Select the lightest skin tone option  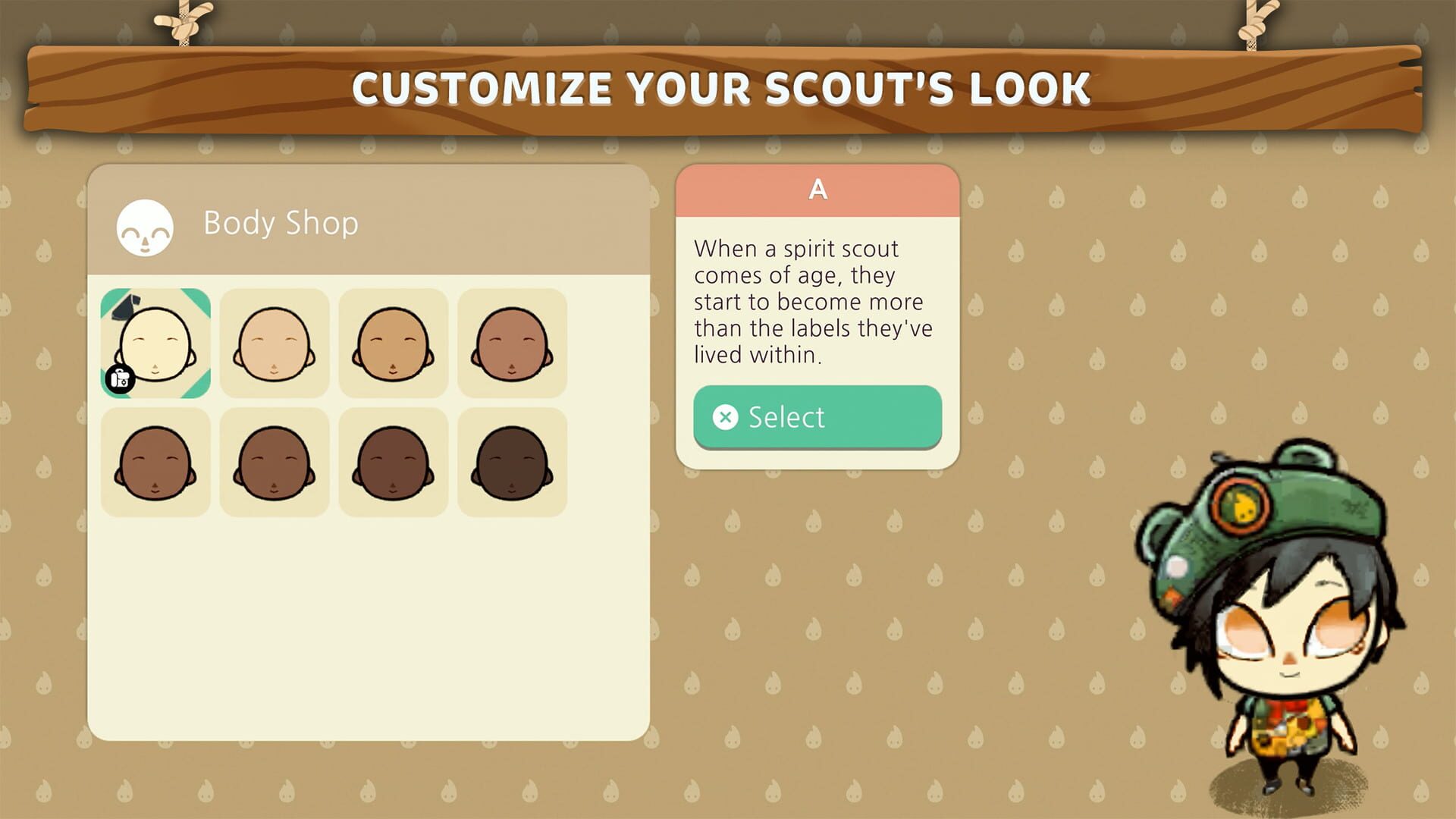155,343
